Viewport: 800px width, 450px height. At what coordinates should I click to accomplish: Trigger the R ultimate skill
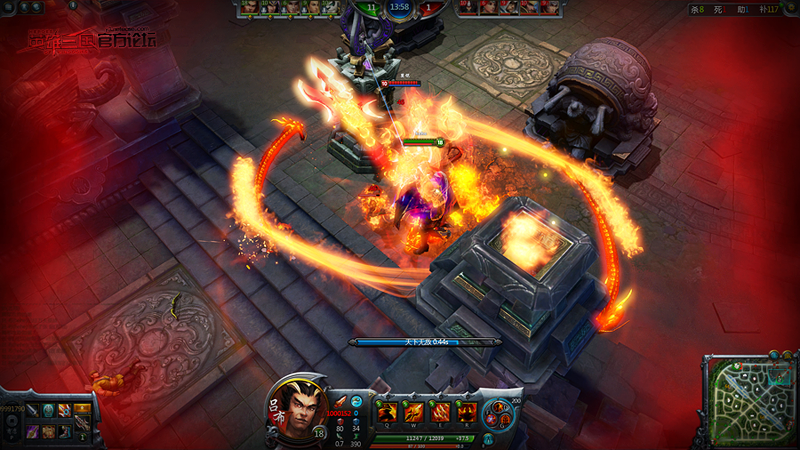point(465,412)
